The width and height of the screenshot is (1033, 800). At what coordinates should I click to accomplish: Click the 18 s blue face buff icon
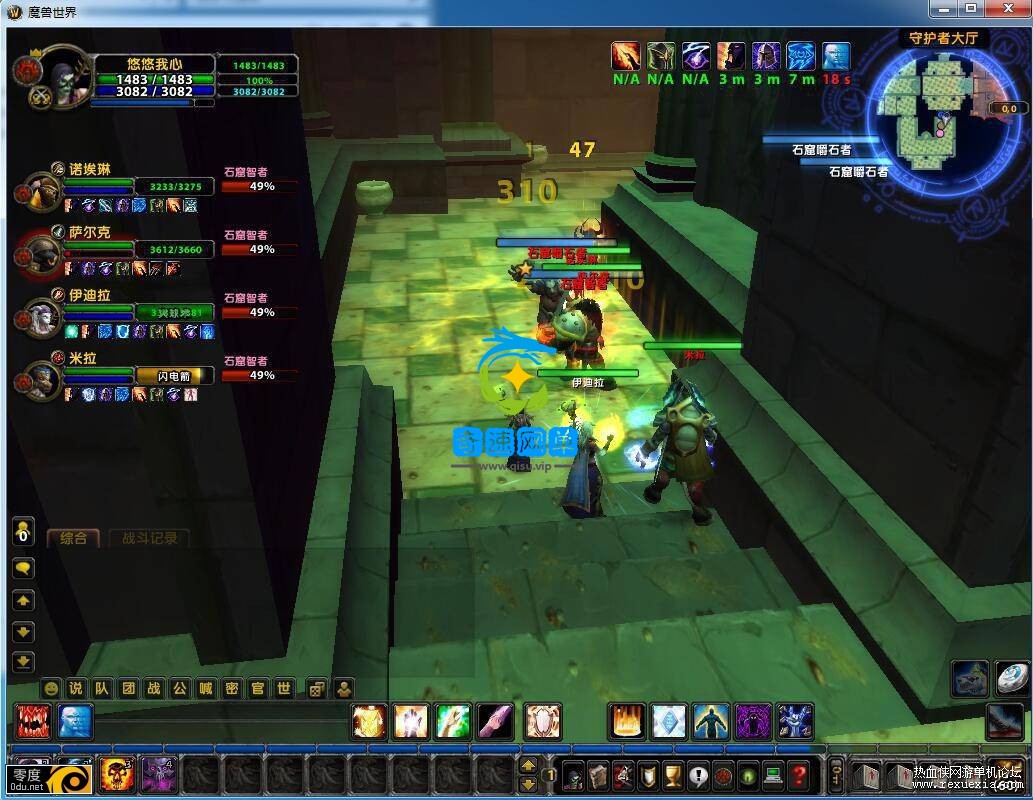[836, 56]
